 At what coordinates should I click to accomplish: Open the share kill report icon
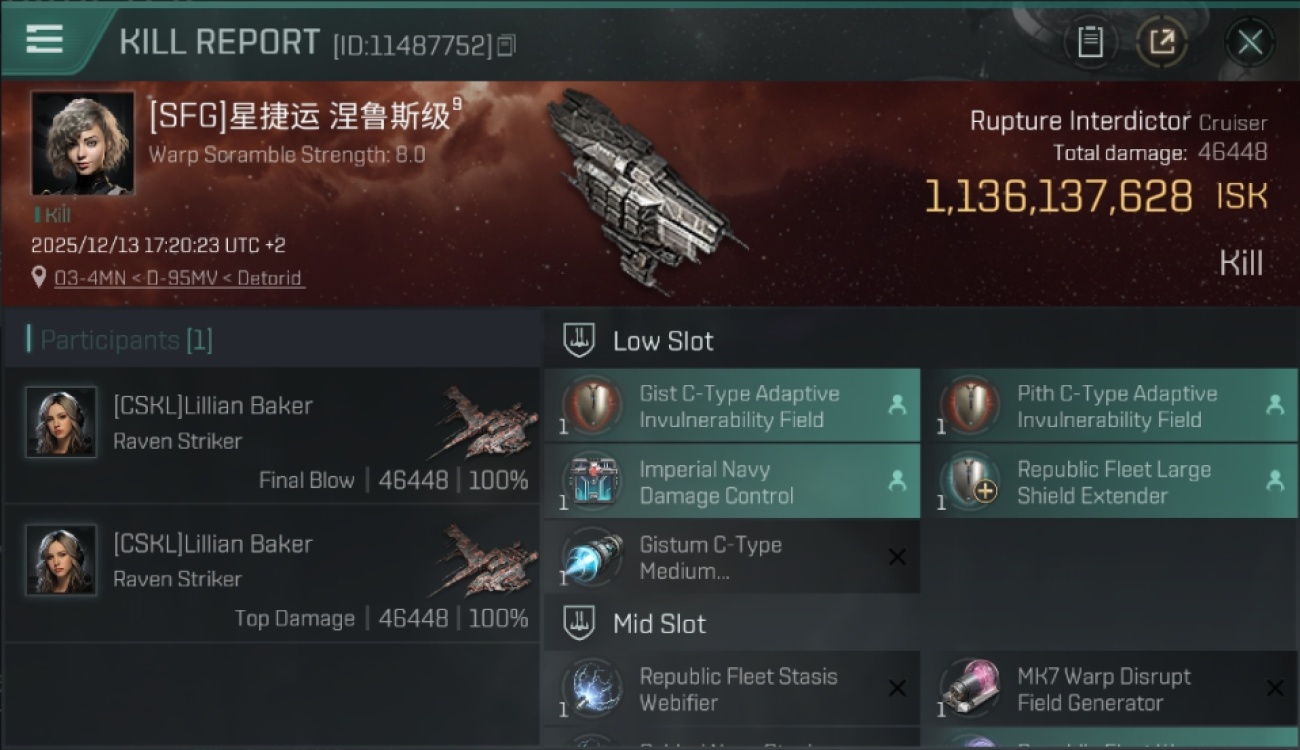[x=1163, y=42]
